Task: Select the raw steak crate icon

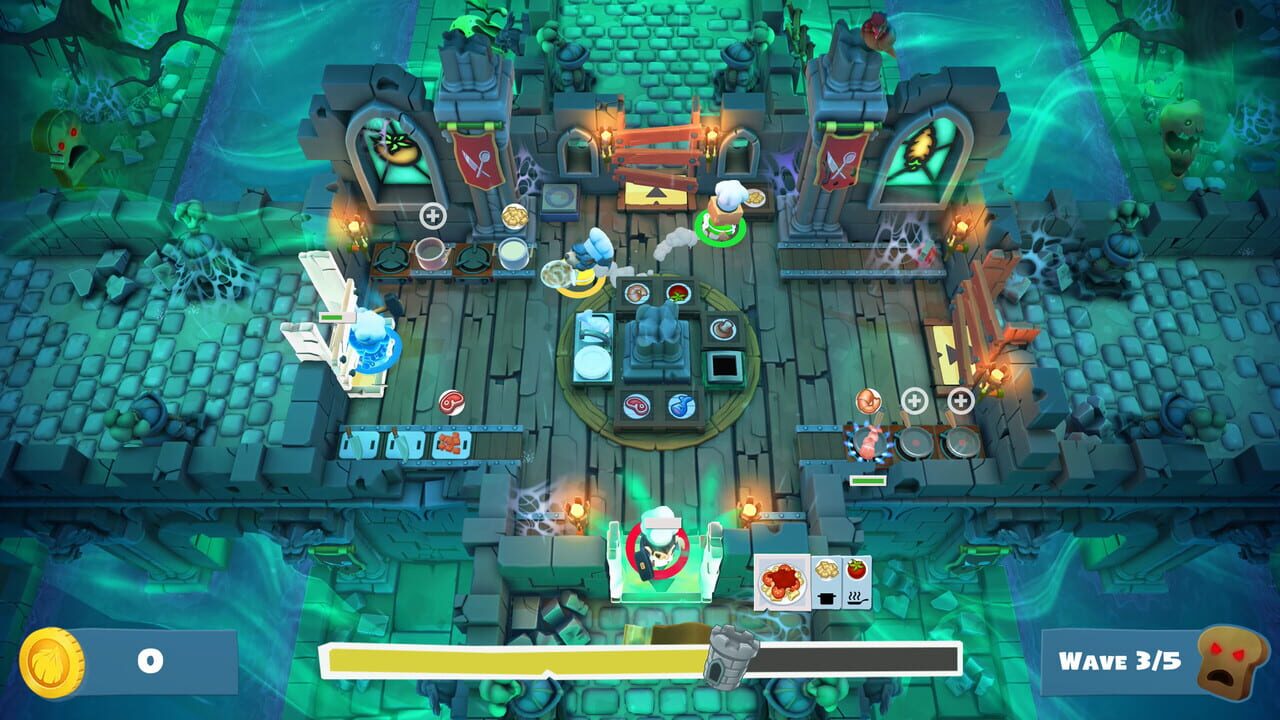Action: click(x=638, y=406)
